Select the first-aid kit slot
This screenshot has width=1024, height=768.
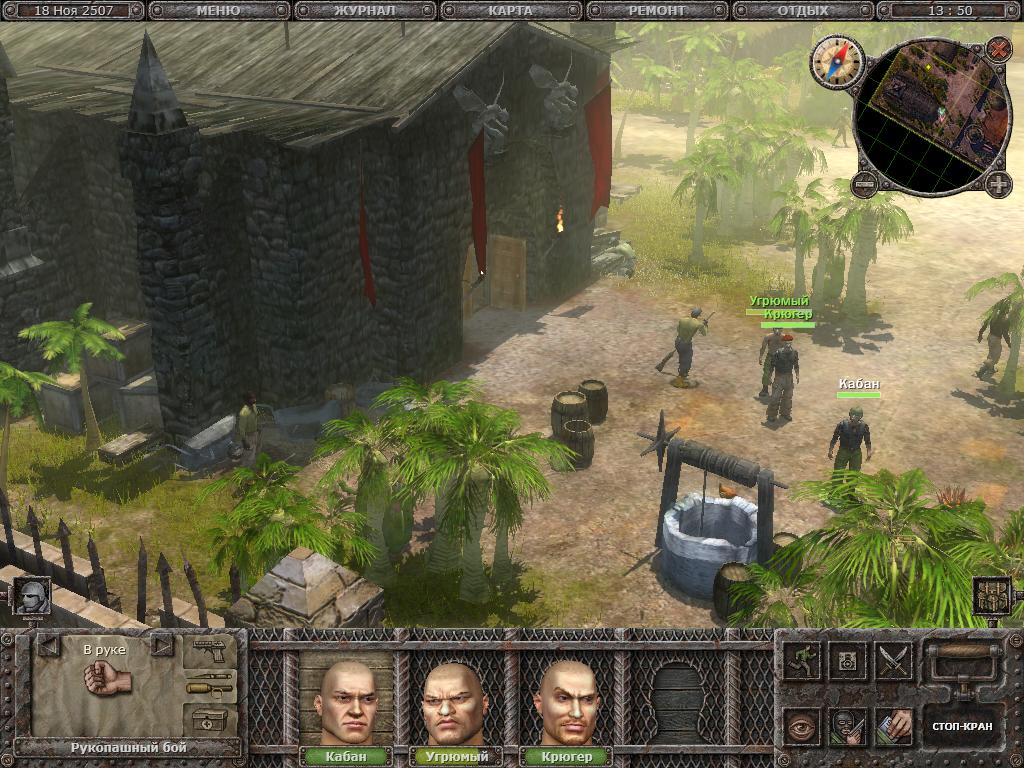[x=209, y=719]
